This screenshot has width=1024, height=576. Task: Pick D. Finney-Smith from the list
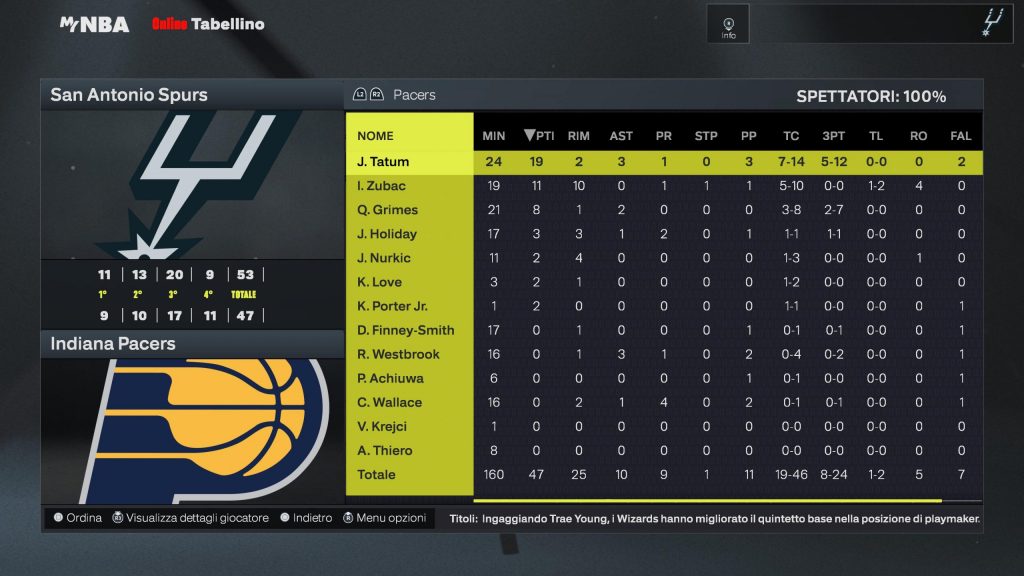point(405,330)
